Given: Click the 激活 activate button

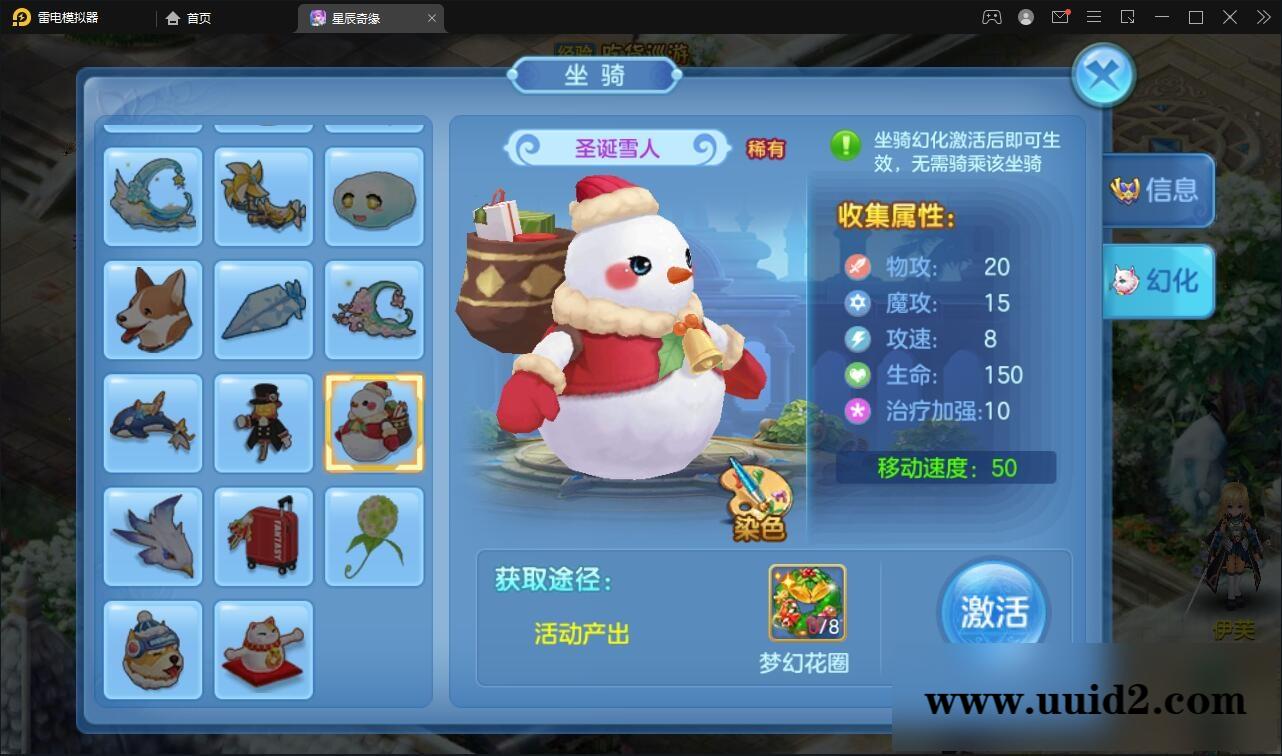Looking at the screenshot, I should [993, 608].
